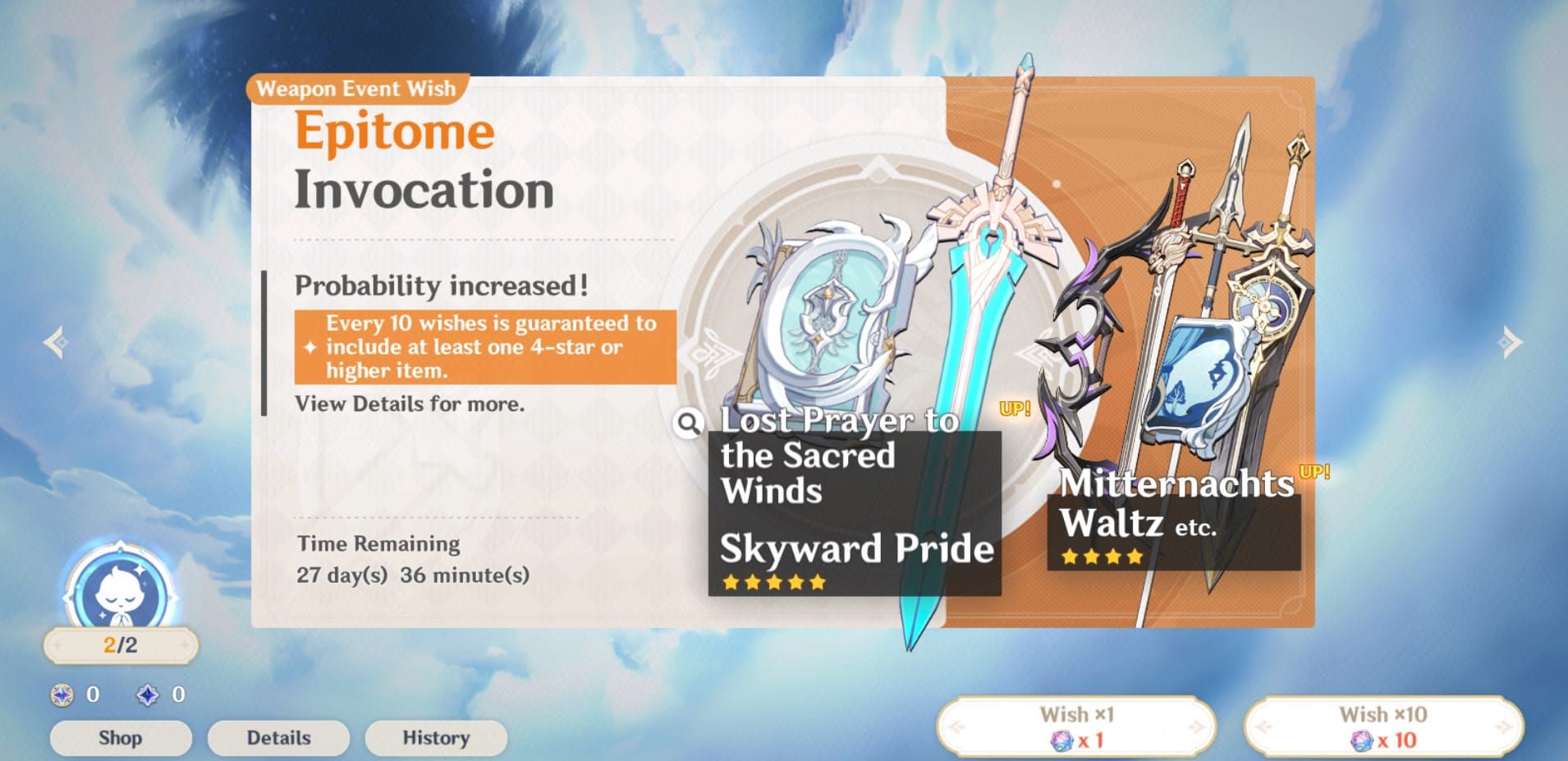
Task: Click the banner counter showing 2/2
Action: [x=119, y=645]
